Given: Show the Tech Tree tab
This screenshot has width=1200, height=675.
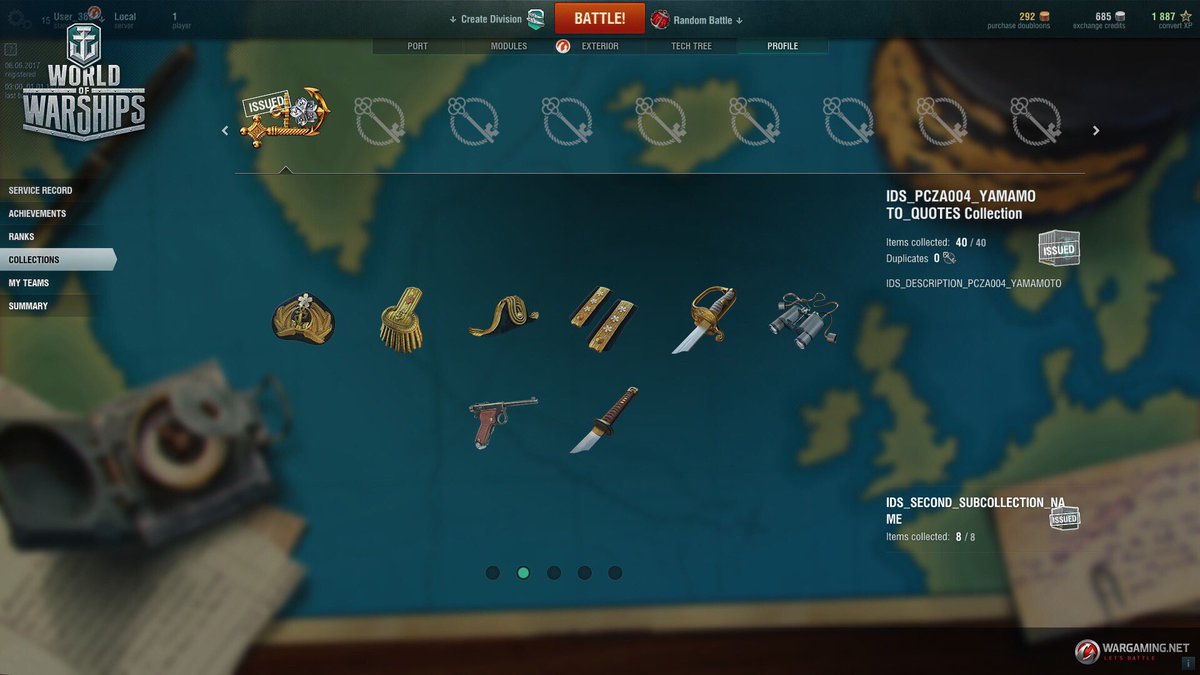Looking at the screenshot, I should (691, 46).
